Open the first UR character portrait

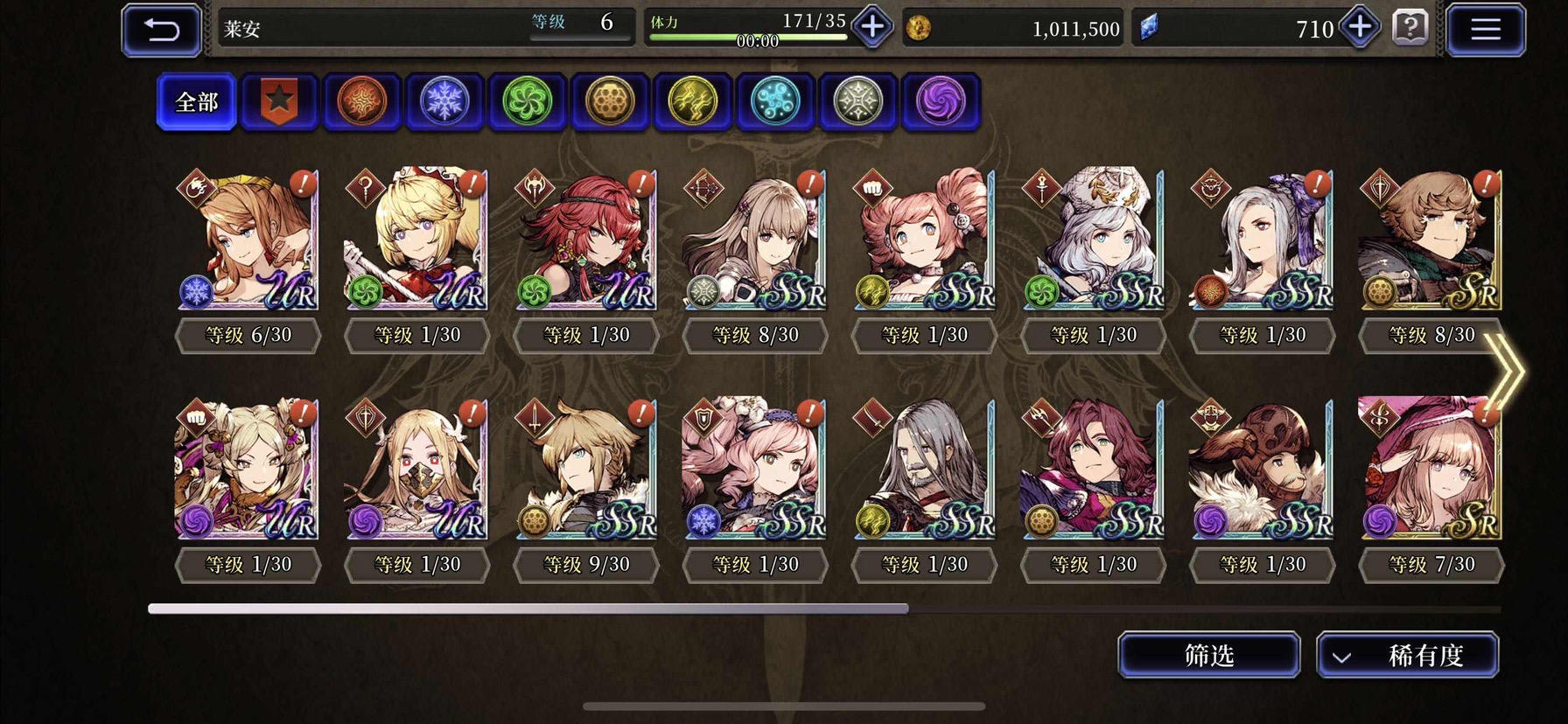point(248,240)
